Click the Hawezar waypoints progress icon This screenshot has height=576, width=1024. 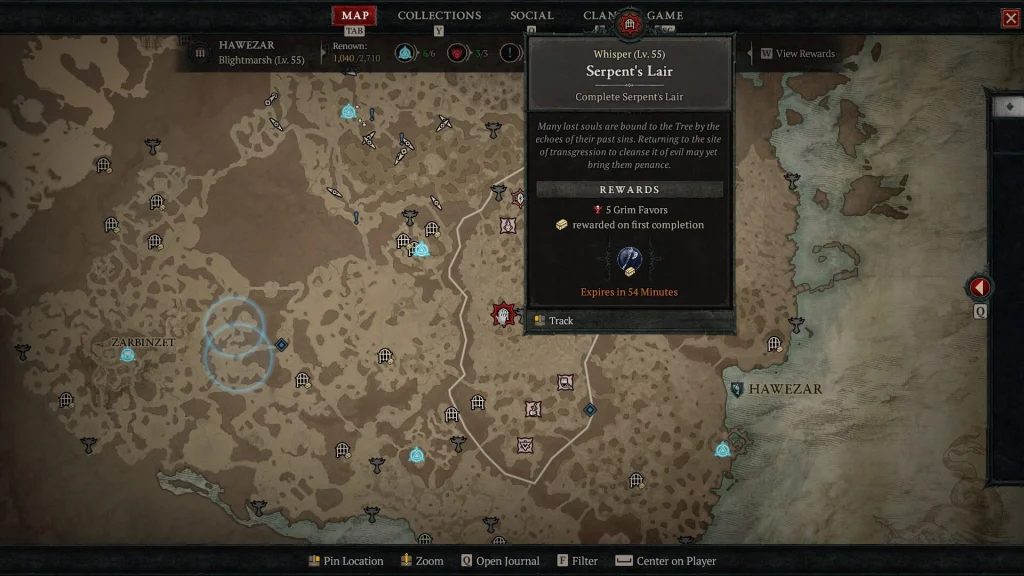(405, 53)
